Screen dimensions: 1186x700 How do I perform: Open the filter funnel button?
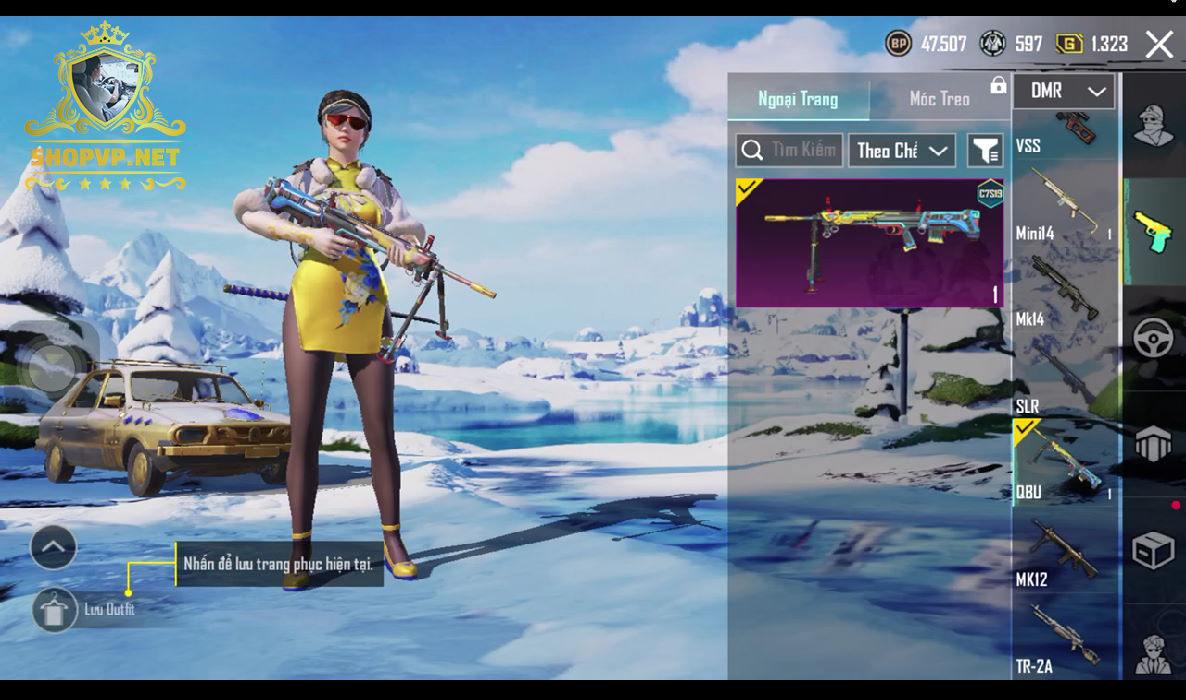pyautogui.click(x=985, y=151)
